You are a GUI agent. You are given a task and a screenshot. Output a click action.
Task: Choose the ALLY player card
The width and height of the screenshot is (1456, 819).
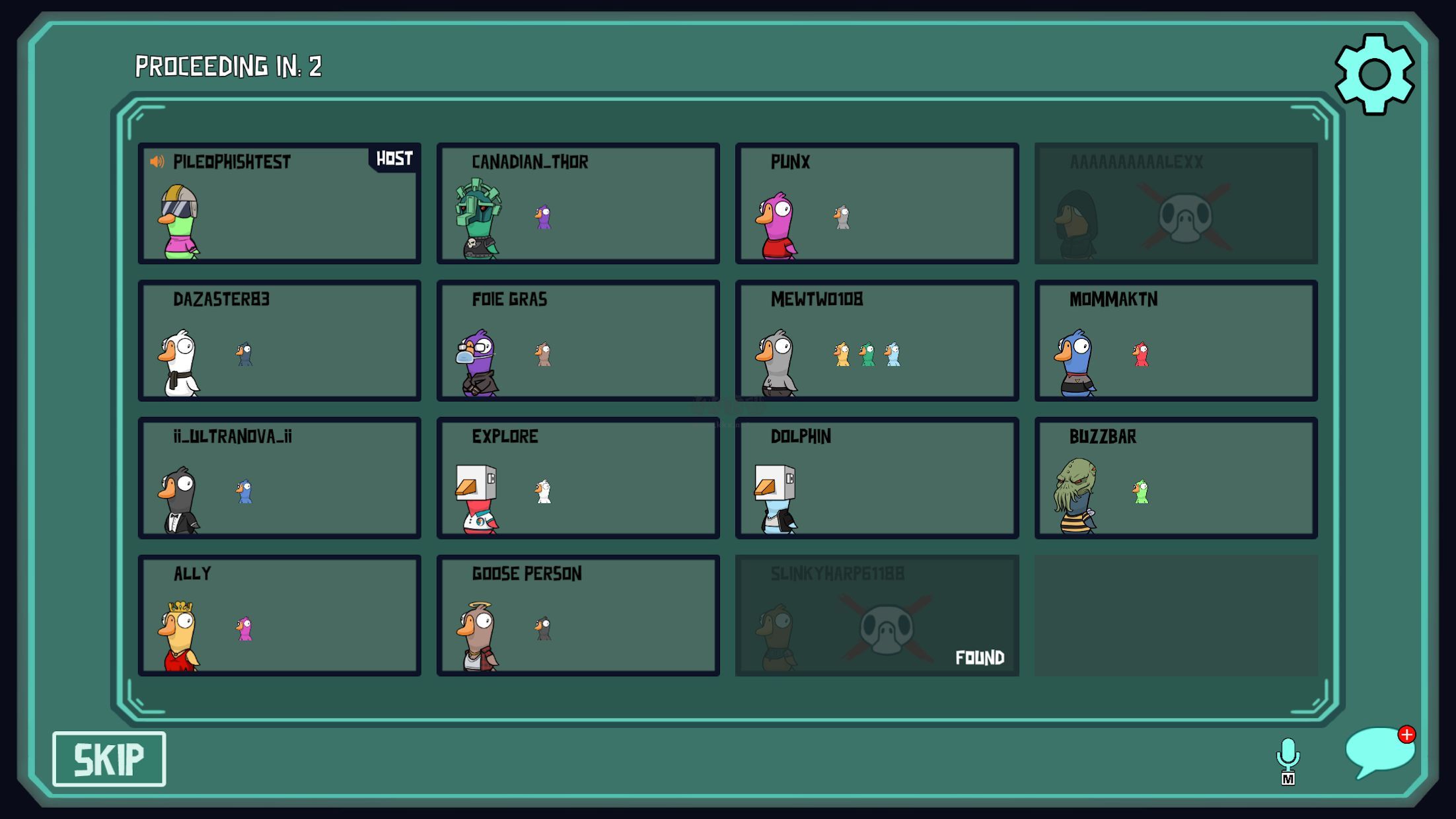pyautogui.click(x=279, y=616)
